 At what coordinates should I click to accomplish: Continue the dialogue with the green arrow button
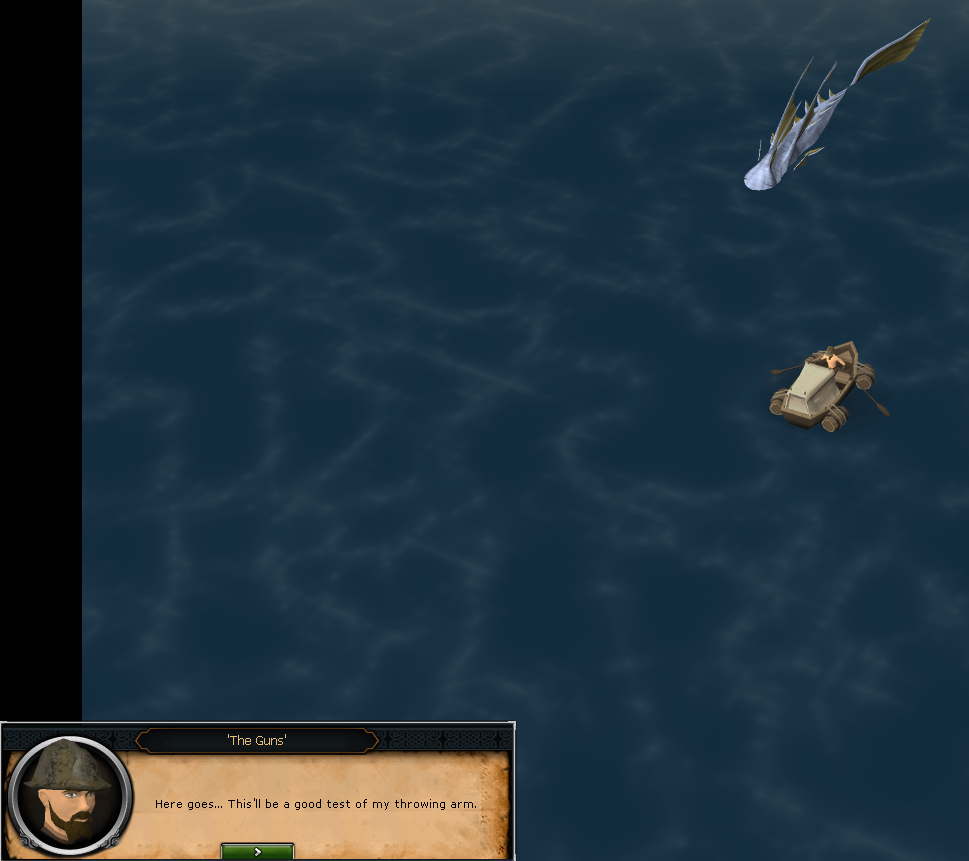(257, 851)
